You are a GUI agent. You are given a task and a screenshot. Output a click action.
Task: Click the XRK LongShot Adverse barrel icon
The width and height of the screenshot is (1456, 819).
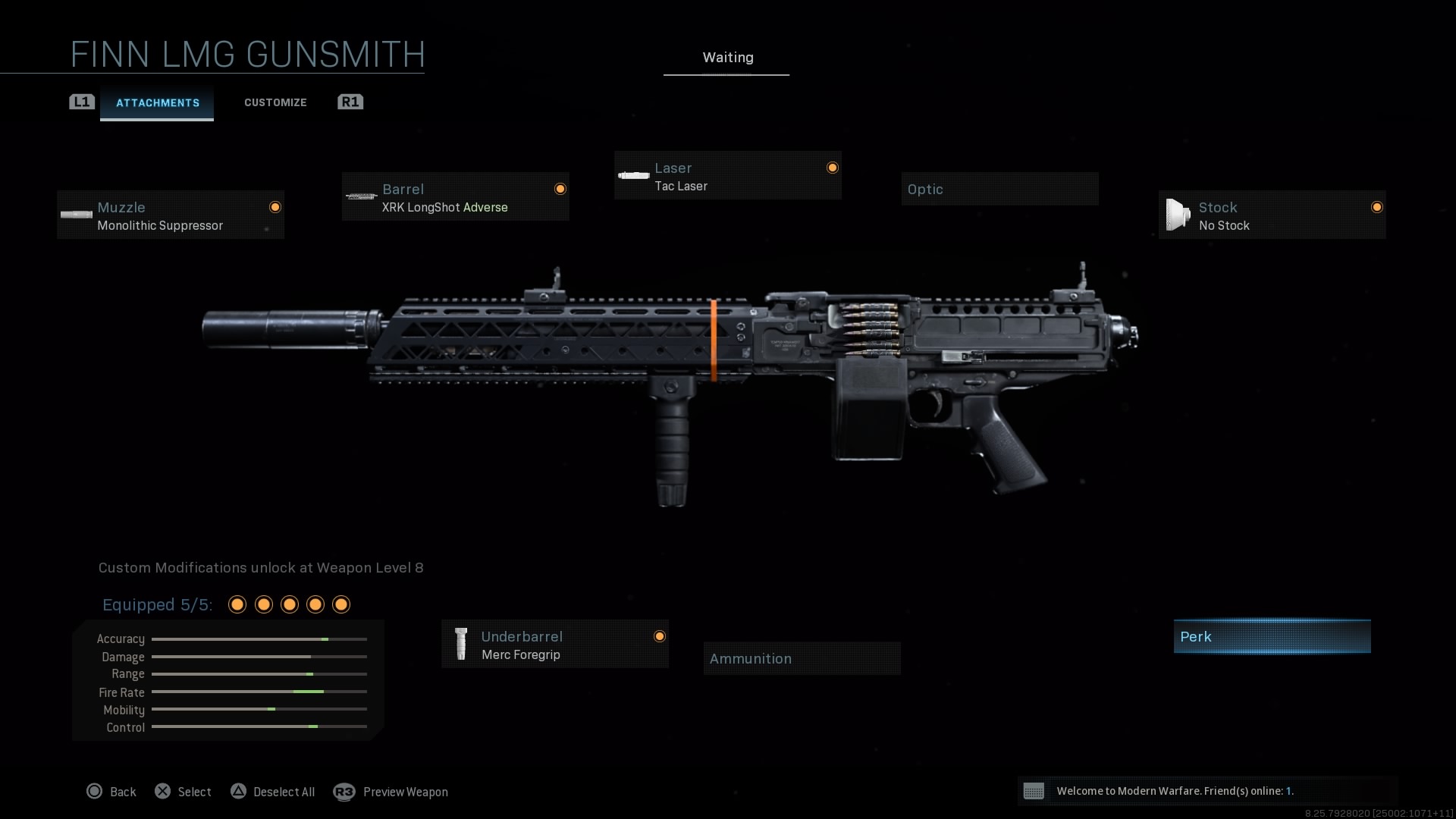coord(361,196)
